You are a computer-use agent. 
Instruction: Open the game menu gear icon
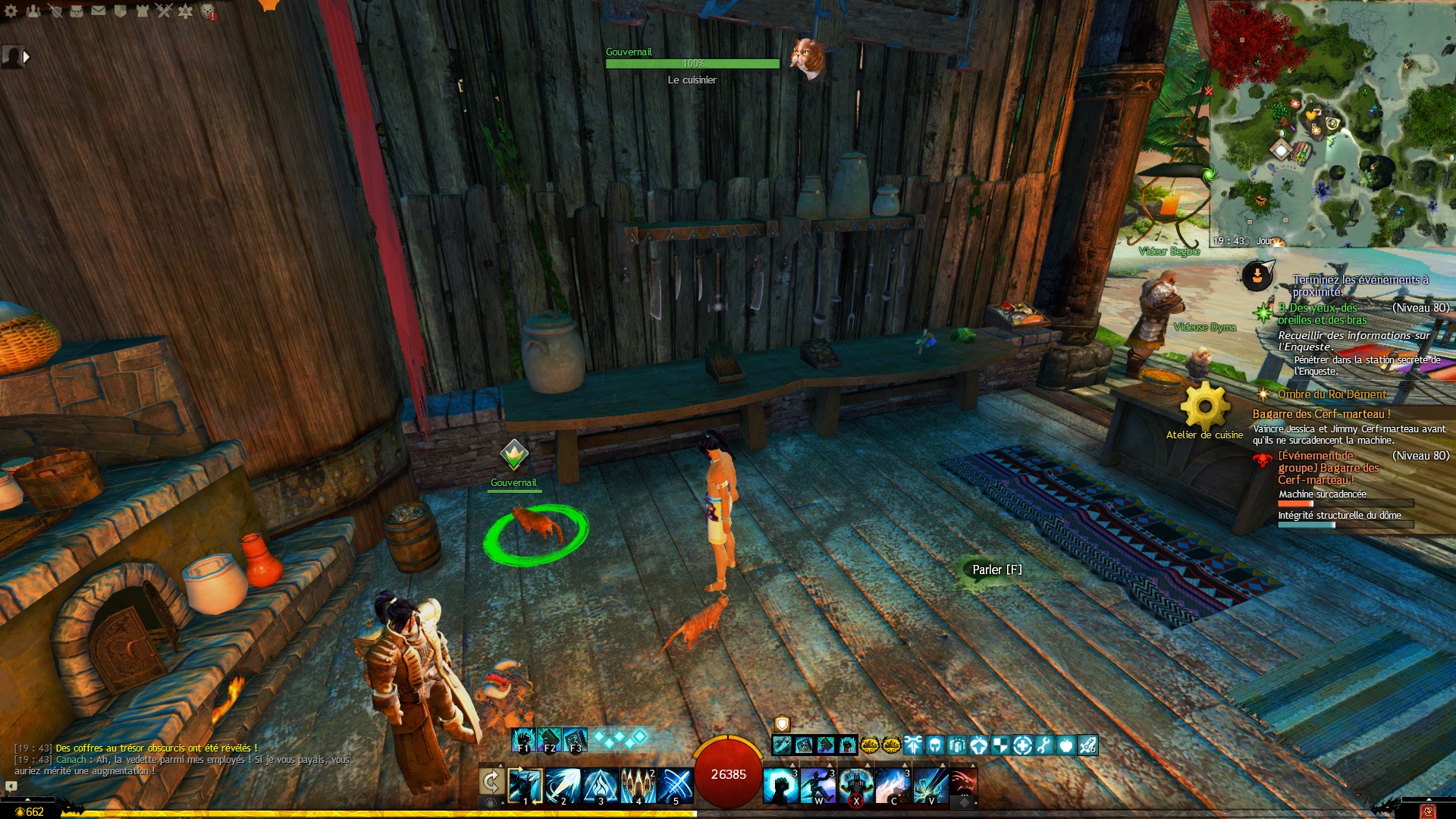pyautogui.click(x=11, y=11)
